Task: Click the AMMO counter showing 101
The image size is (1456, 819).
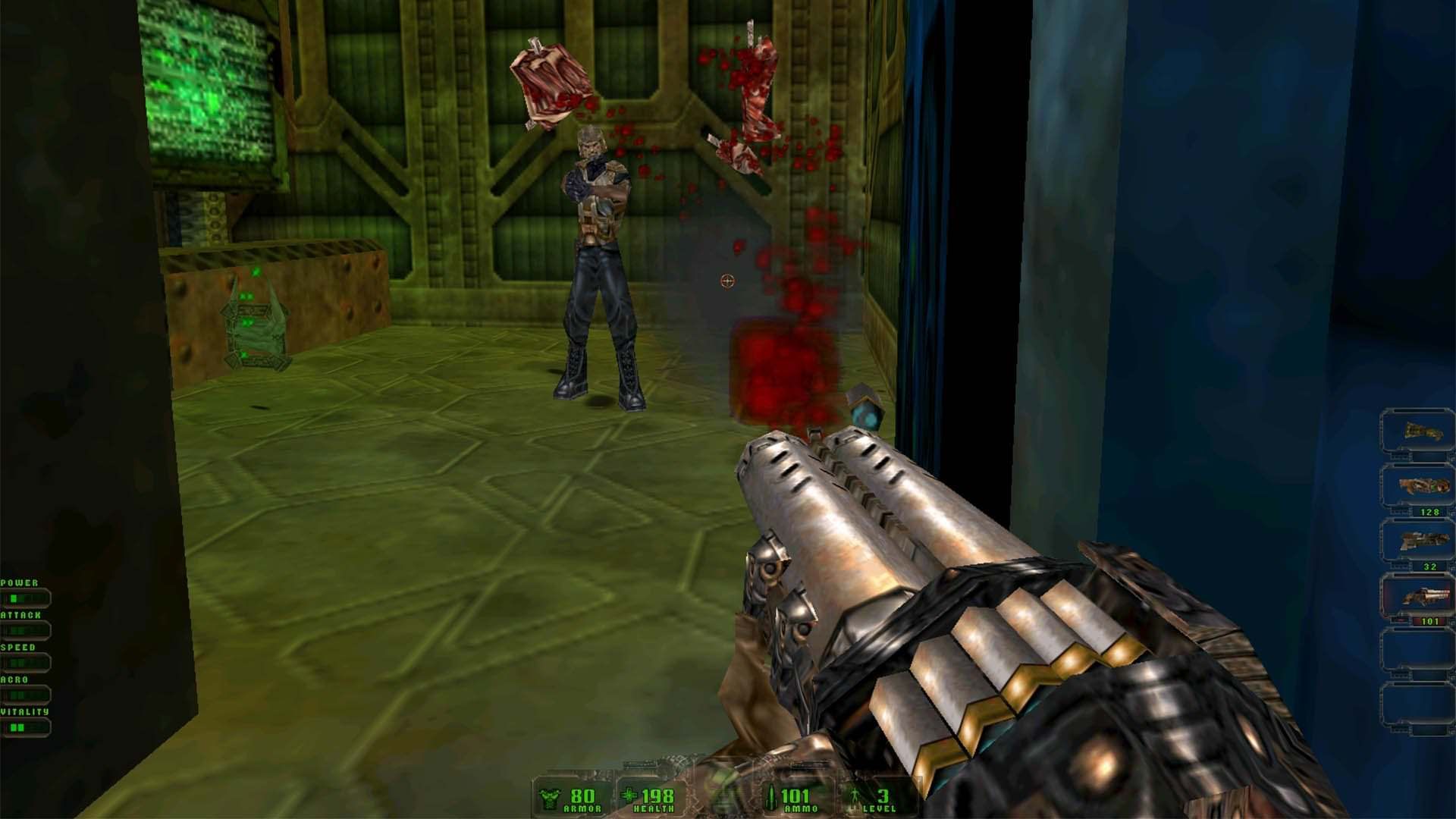Action: pyautogui.click(x=795, y=796)
